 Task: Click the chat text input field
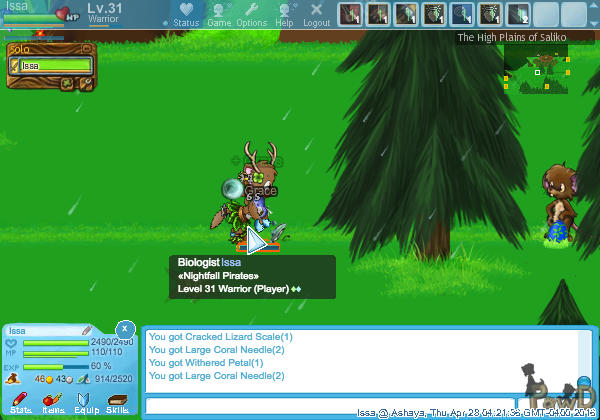click(x=250, y=405)
